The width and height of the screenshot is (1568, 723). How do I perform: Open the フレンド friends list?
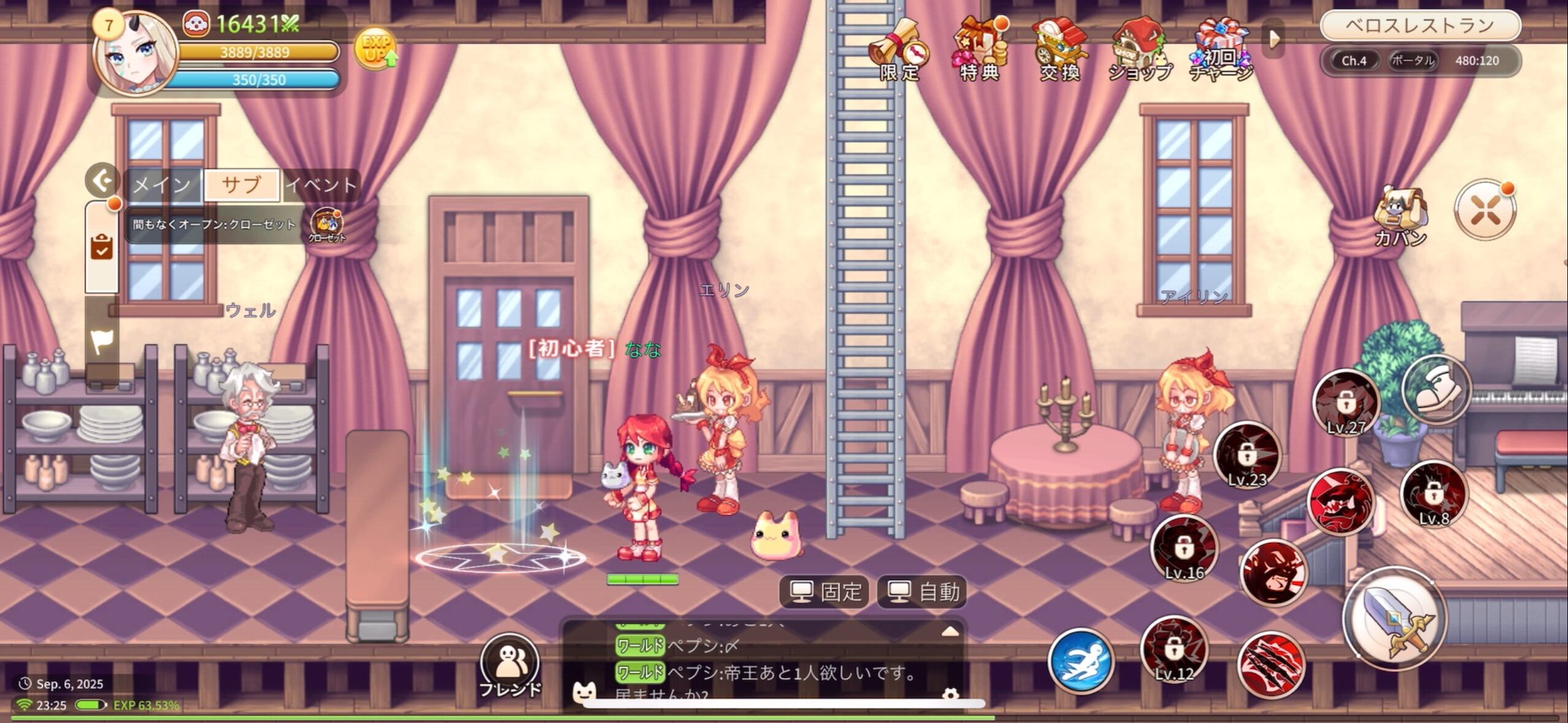click(510, 667)
